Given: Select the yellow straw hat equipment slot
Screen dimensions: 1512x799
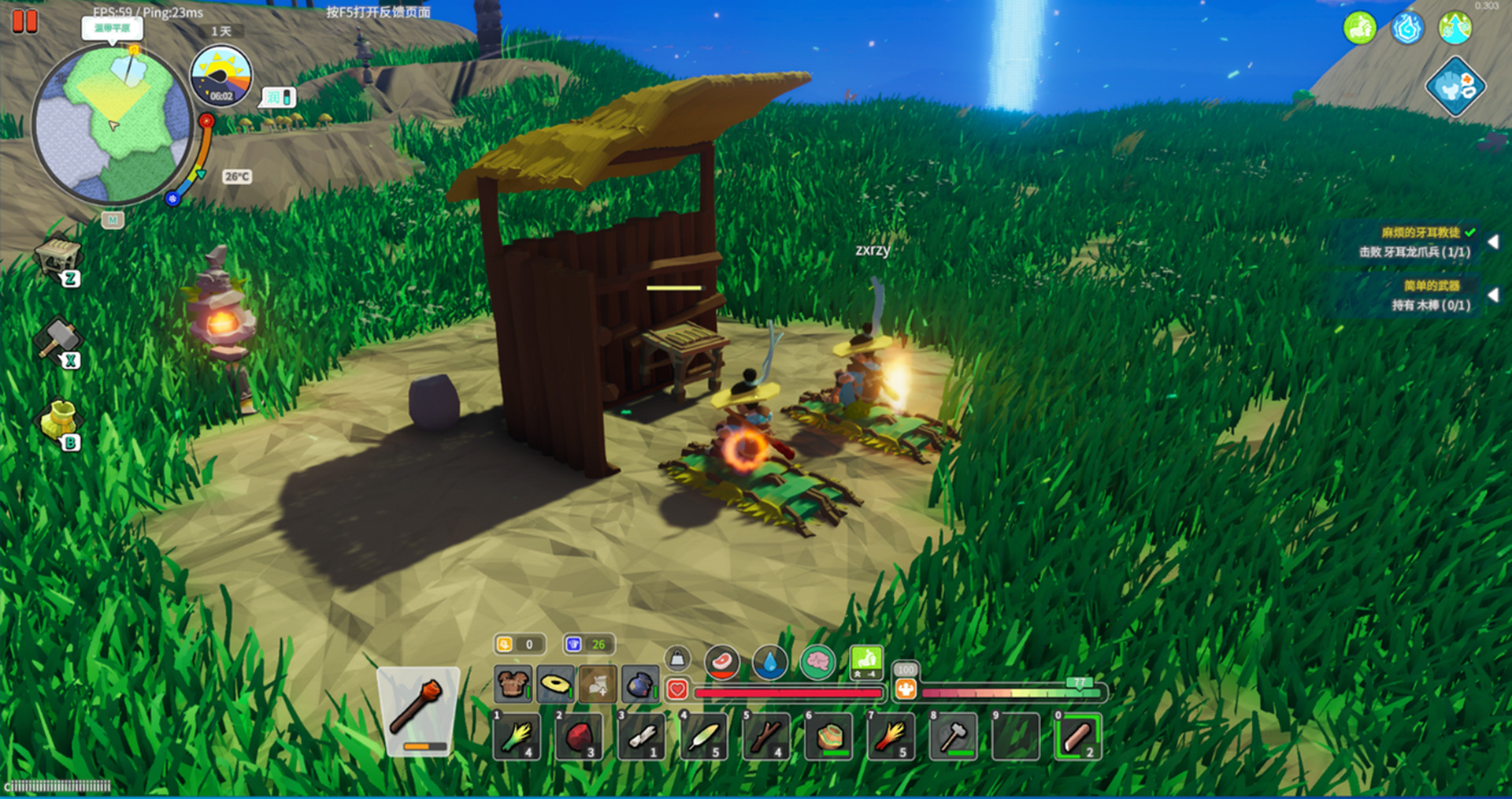Looking at the screenshot, I should coord(555,684).
